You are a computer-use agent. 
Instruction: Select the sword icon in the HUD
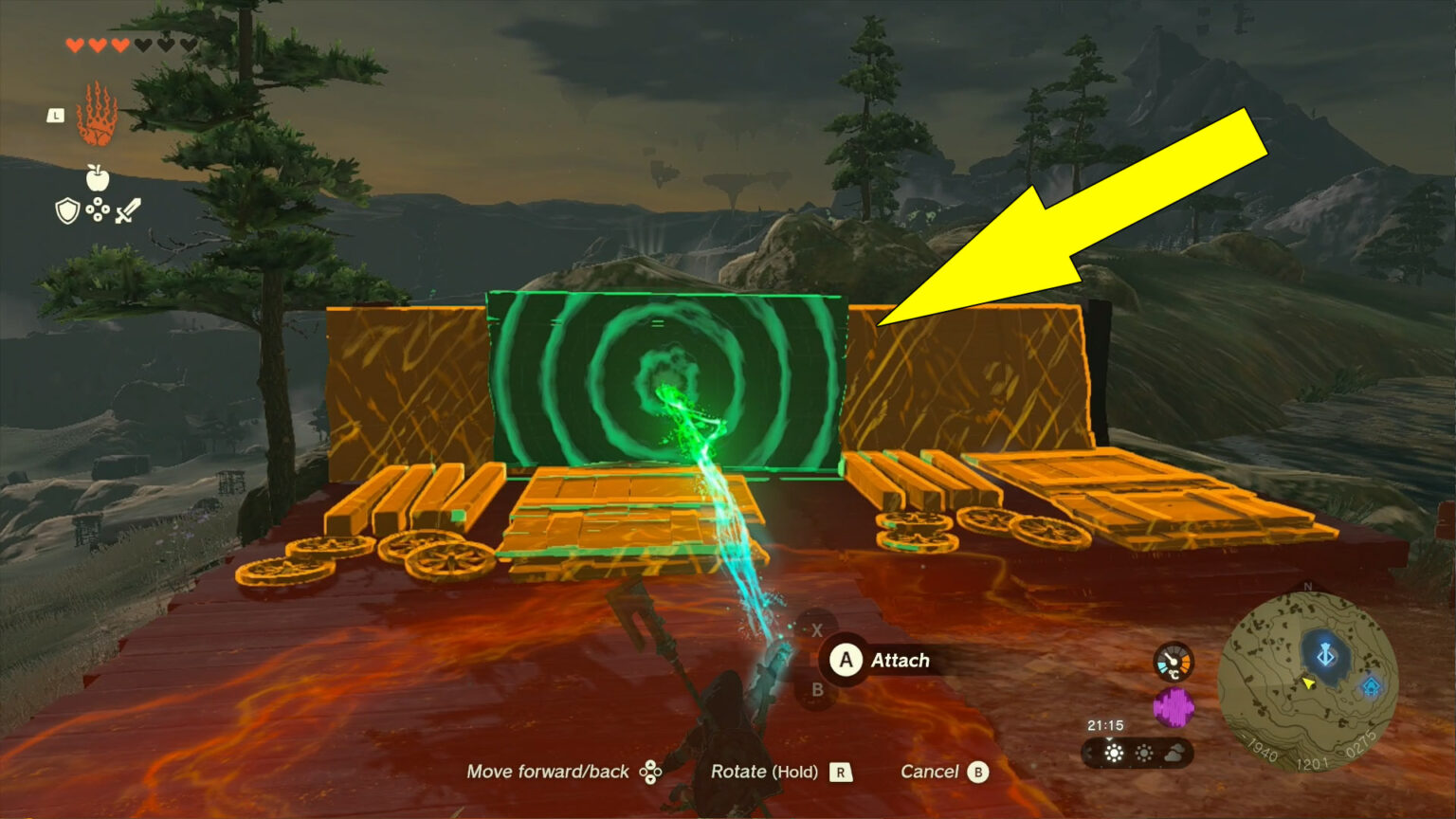[128, 211]
